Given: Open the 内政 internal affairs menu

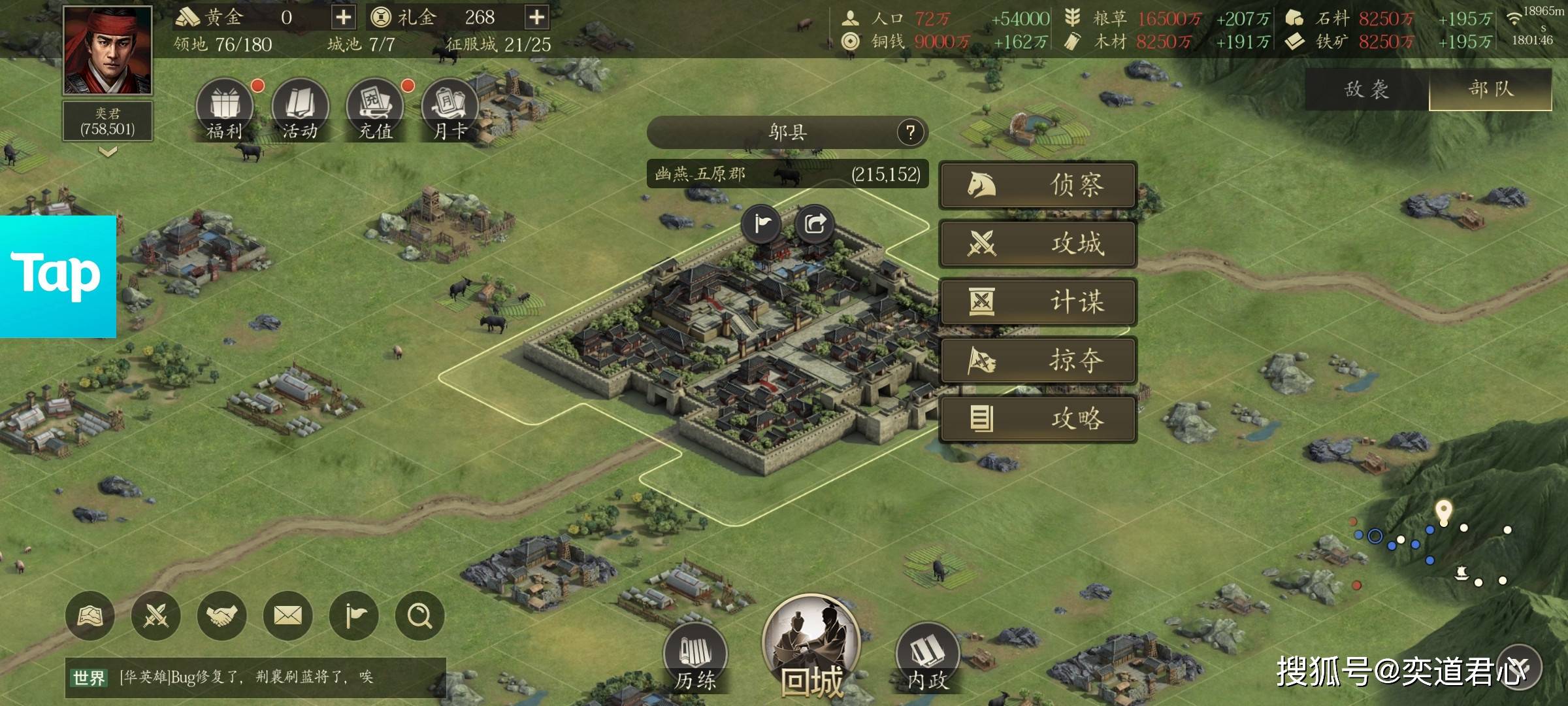Looking at the screenshot, I should coord(928,657).
